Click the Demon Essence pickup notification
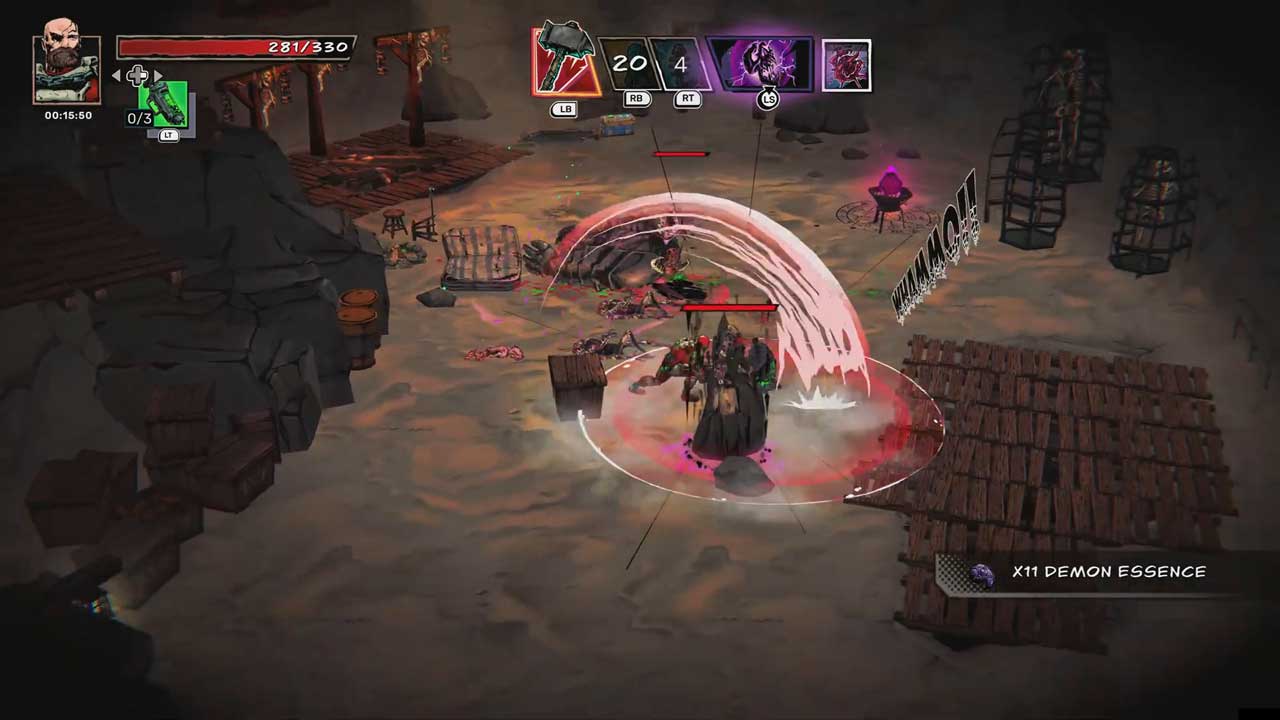Screen dimensions: 1280x720 [1090, 573]
